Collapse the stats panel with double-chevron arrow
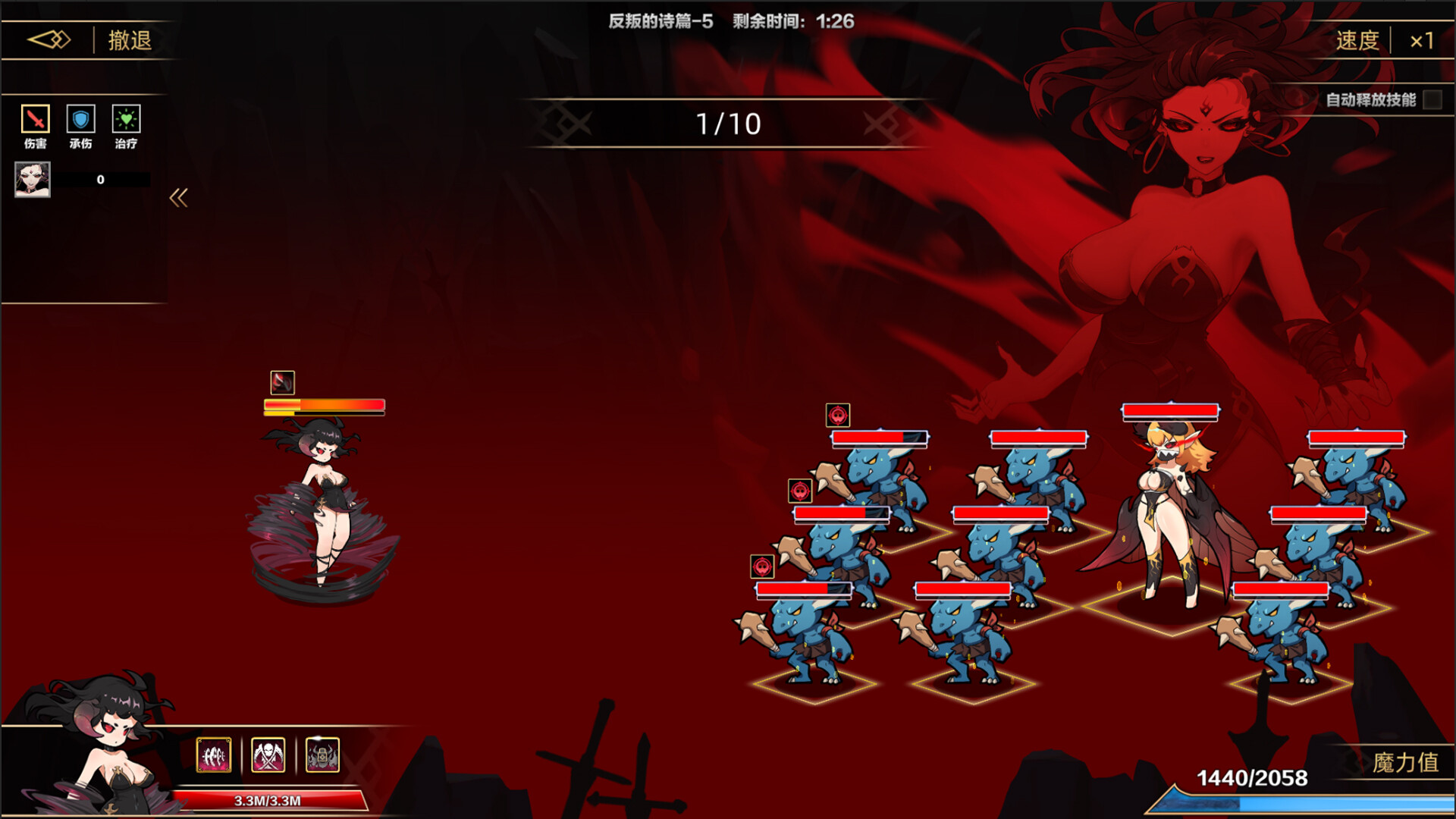Screen dimensions: 1456x819 pos(179,196)
